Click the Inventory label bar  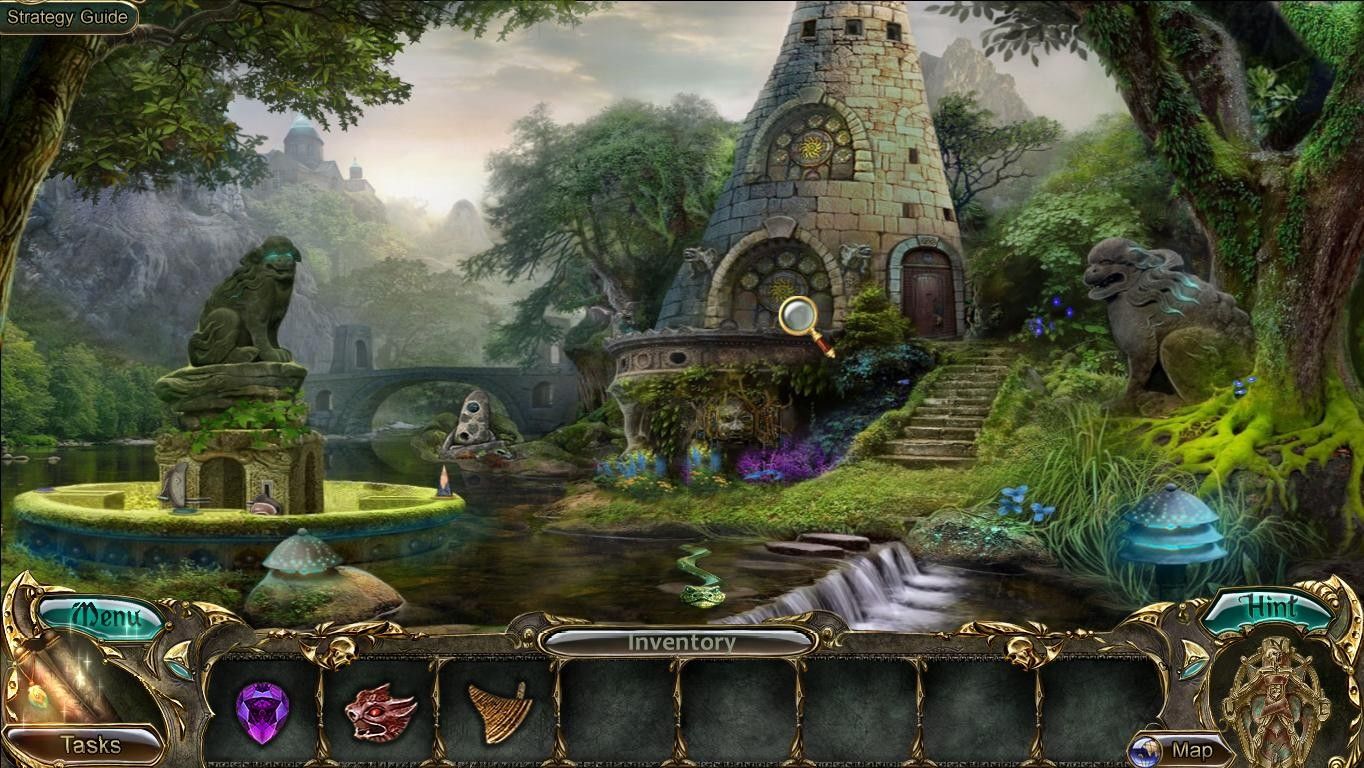click(x=680, y=642)
